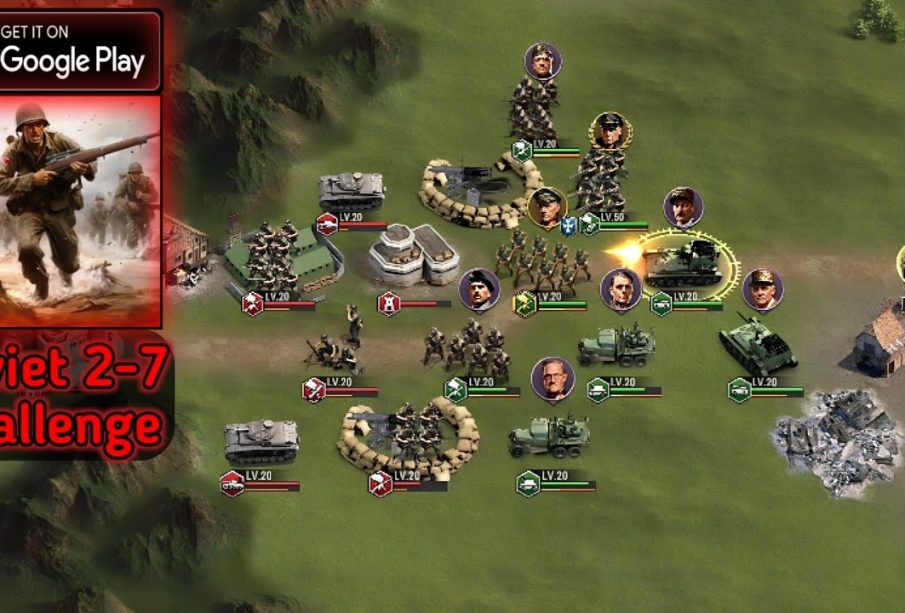Screen dimensions: 905x613
Task: Open the running soldier game artwork
Action: click(80, 212)
